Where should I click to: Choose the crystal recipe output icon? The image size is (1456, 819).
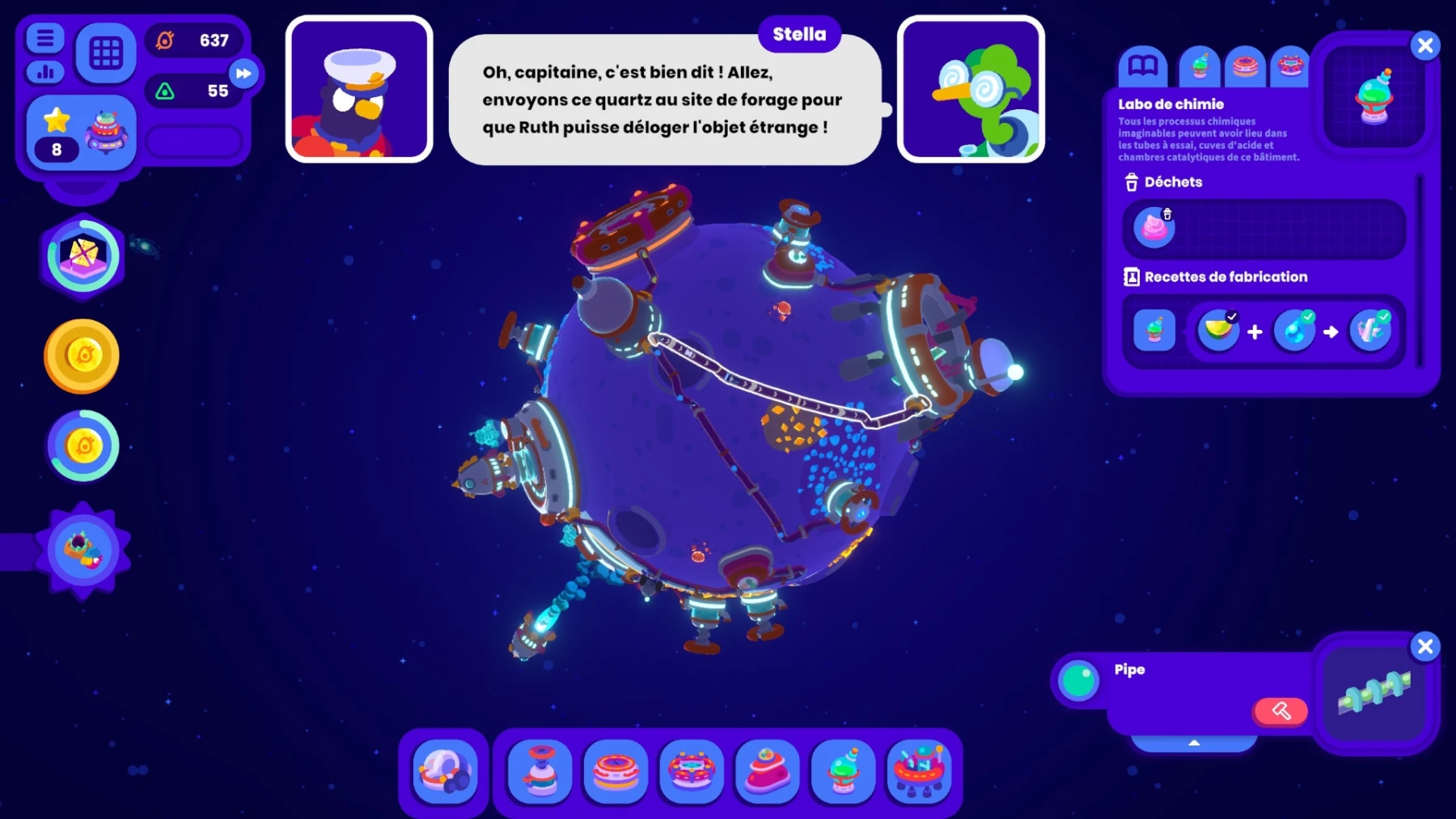pyautogui.click(x=1370, y=331)
